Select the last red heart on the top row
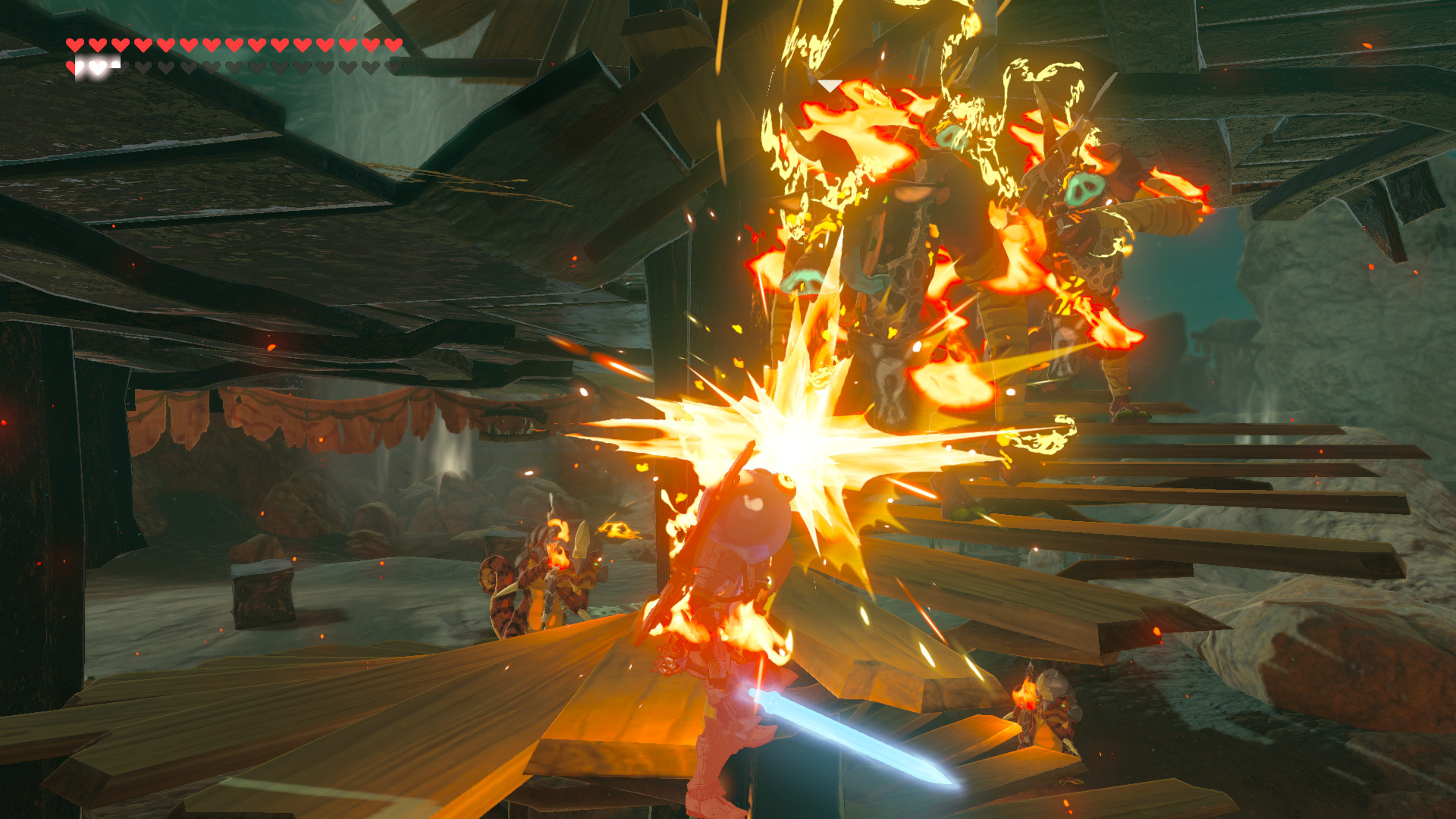The image size is (1456, 819). (393, 45)
